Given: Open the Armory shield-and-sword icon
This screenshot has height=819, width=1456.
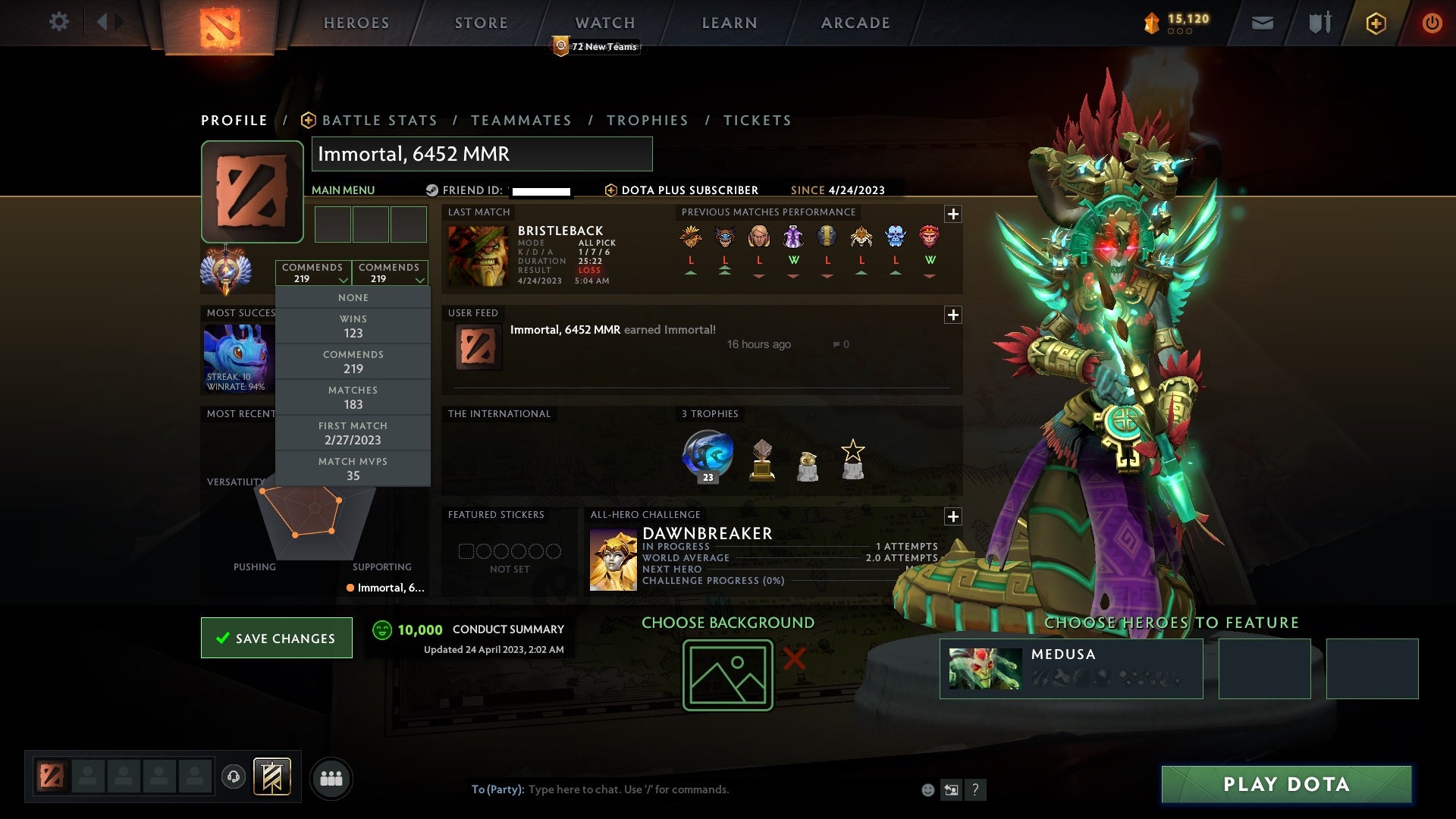Looking at the screenshot, I should 1319,23.
